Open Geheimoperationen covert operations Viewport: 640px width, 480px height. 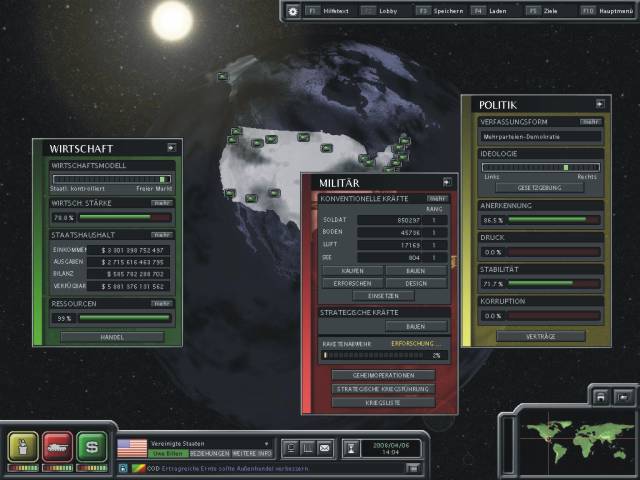coord(383,375)
